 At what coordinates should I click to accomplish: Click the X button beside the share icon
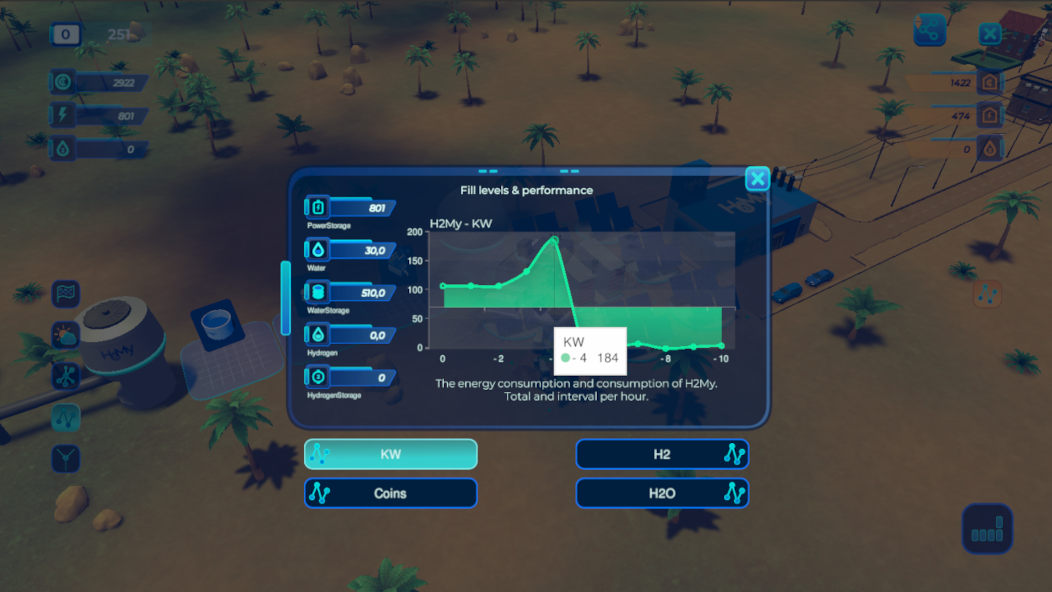pos(989,34)
